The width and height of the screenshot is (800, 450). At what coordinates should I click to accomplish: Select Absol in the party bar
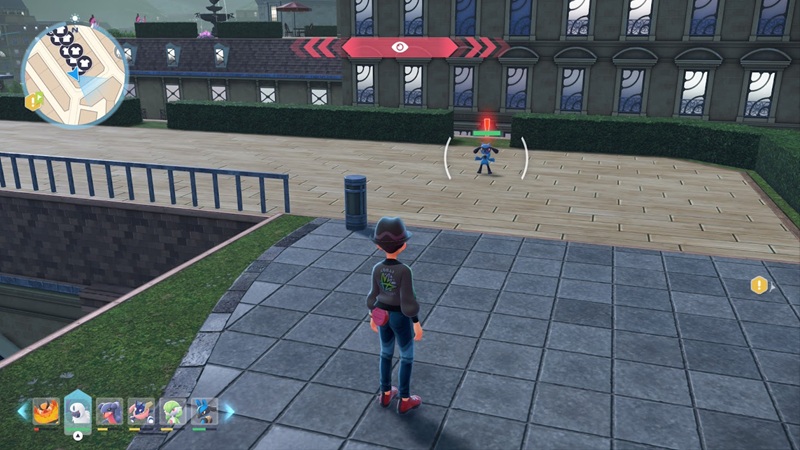(78, 411)
